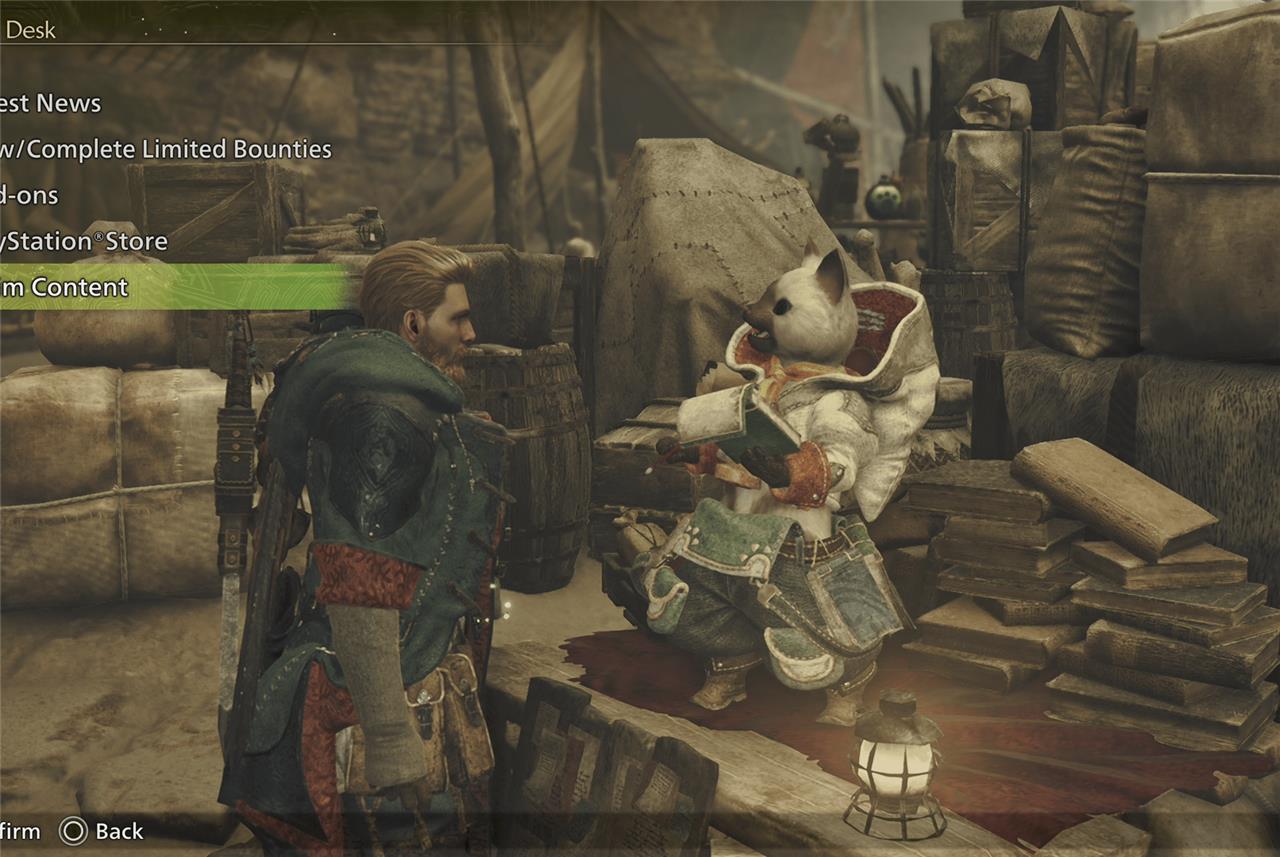The height and width of the screenshot is (857, 1280).
Task: Open the News menu entry
Action: (x=50, y=103)
